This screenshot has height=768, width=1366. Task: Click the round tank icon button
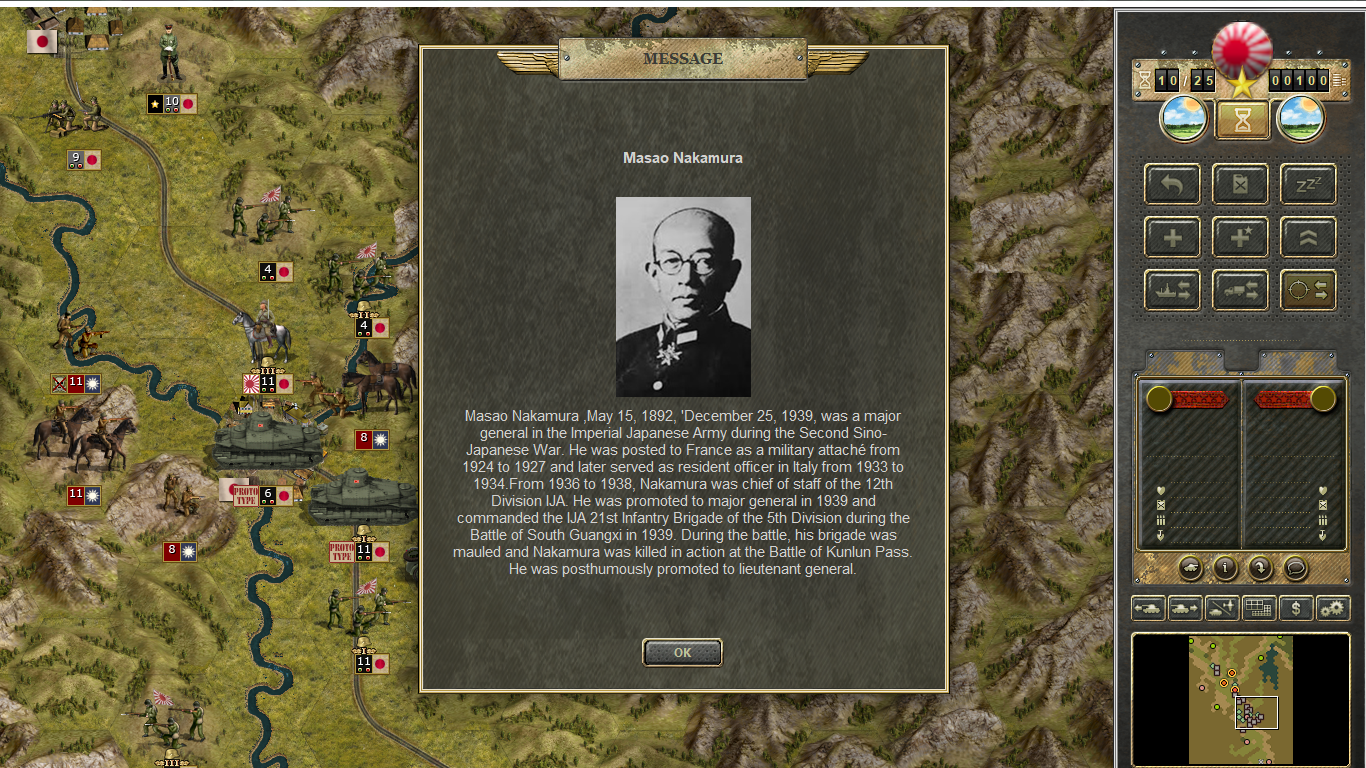(x=1191, y=568)
